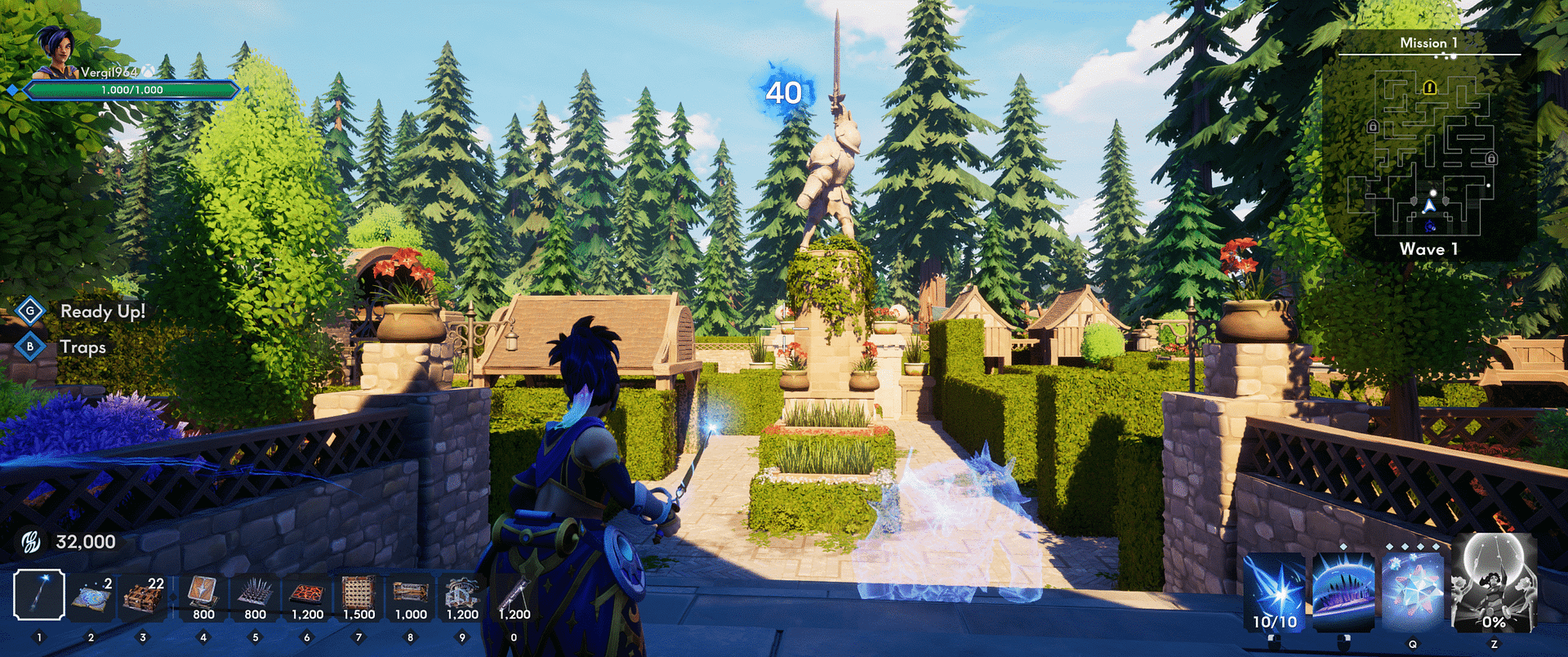Viewport: 1568px width, 657px height.
Task: Toggle Ready Up with the G prompt
Action: tap(30, 311)
